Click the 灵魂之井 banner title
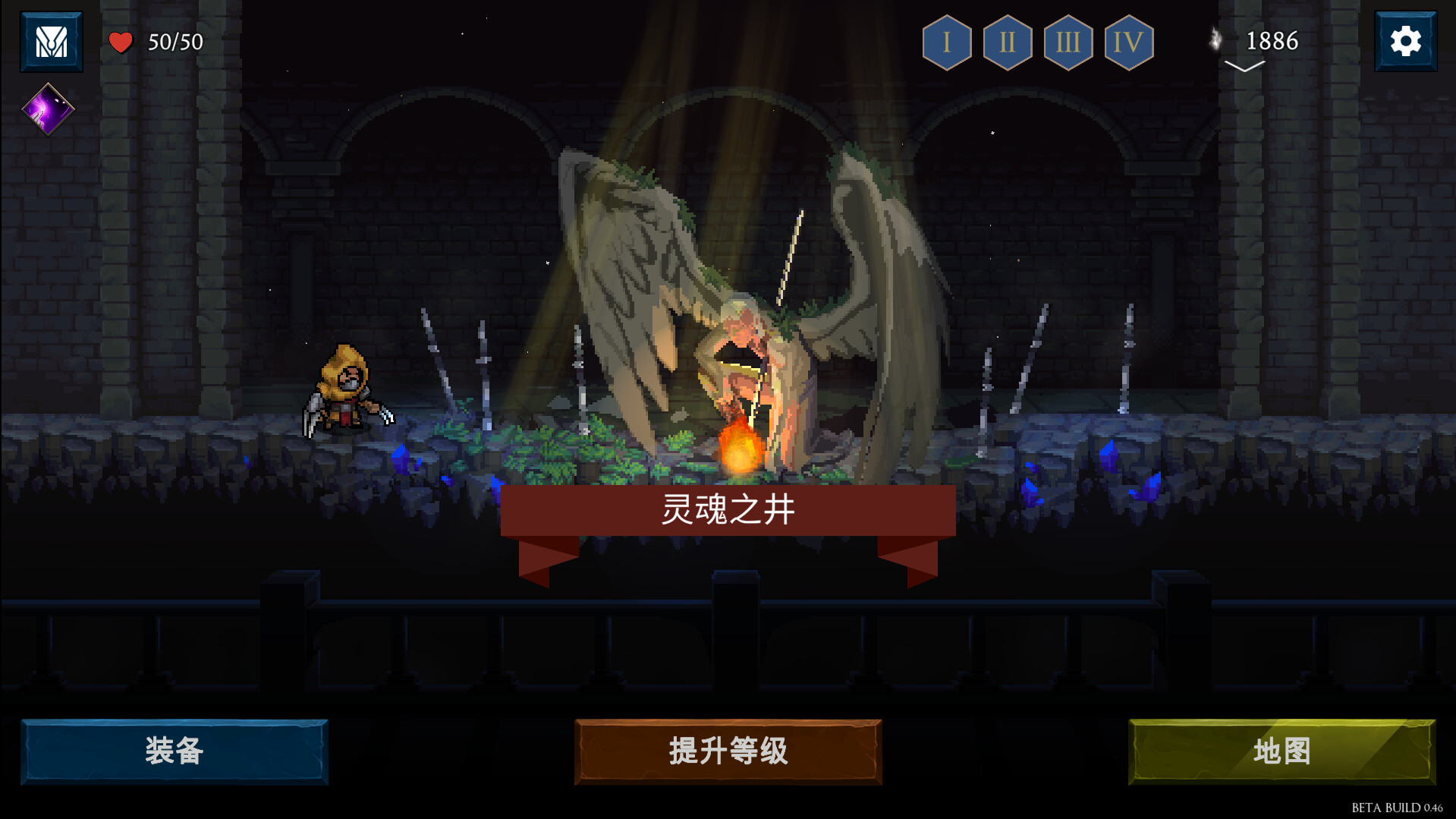This screenshot has width=1456, height=819. (x=727, y=512)
